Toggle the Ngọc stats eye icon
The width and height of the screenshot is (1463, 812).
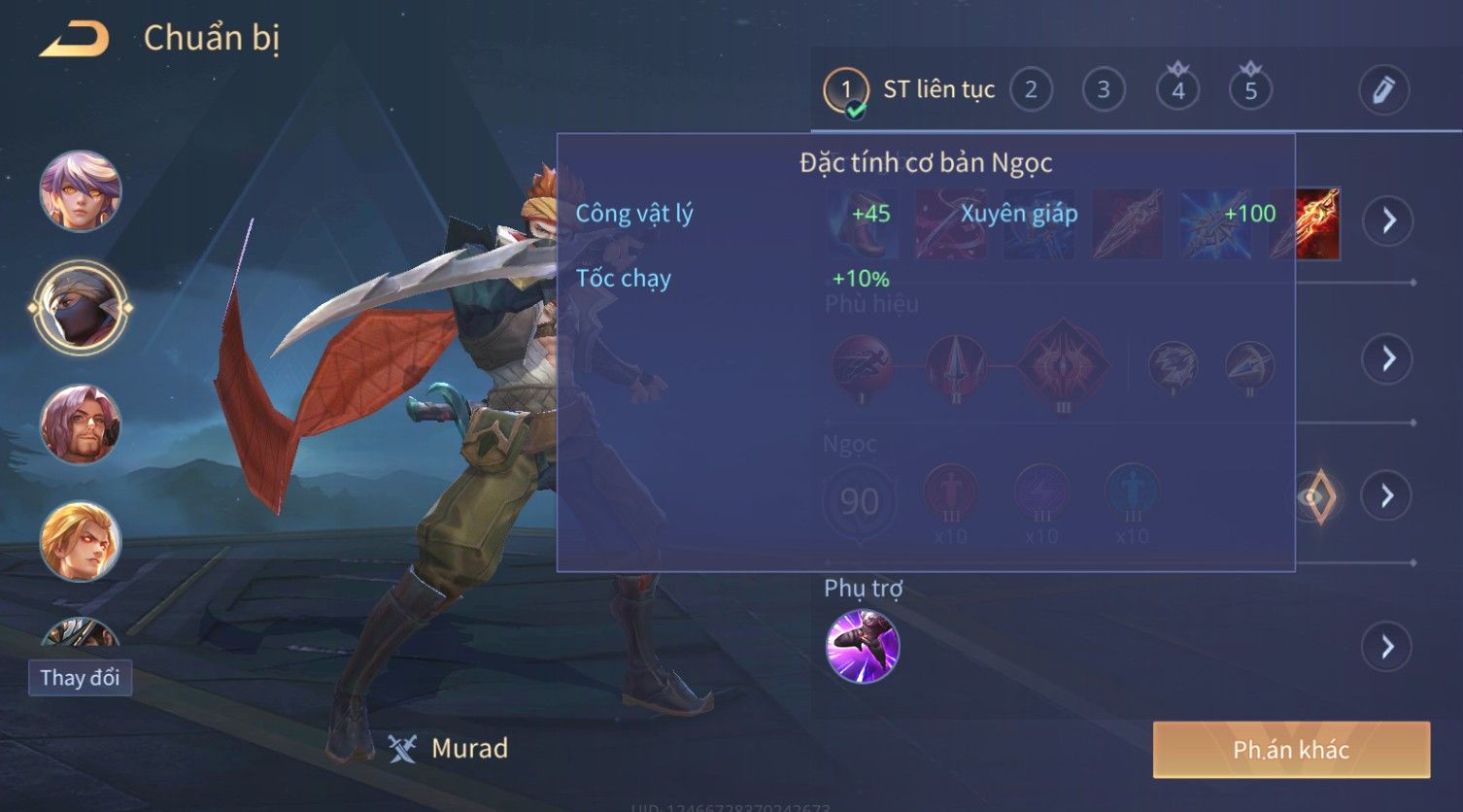[x=1316, y=496]
